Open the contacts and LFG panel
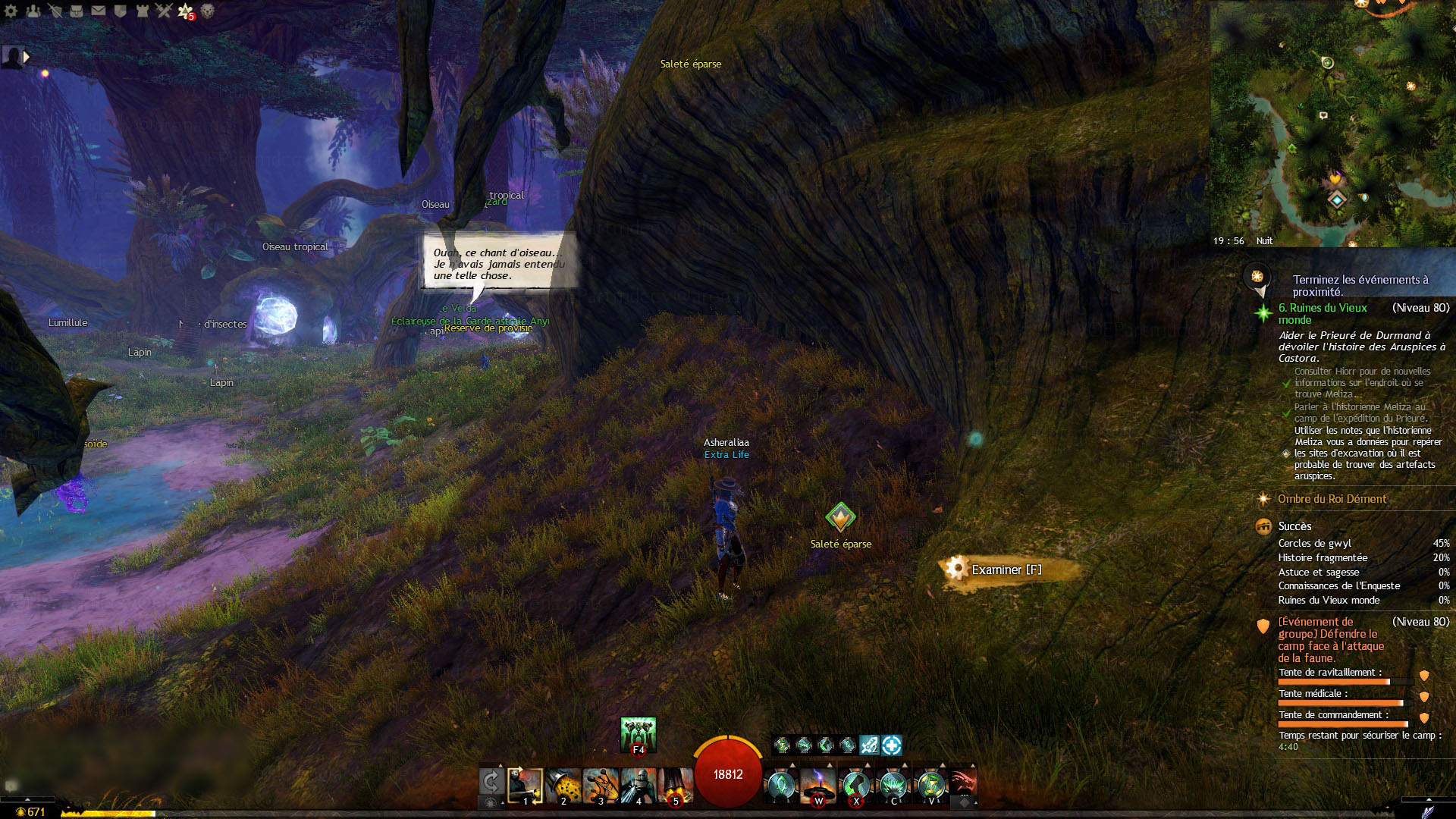The width and height of the screenshot is (1456, 819). click(33, 11)
